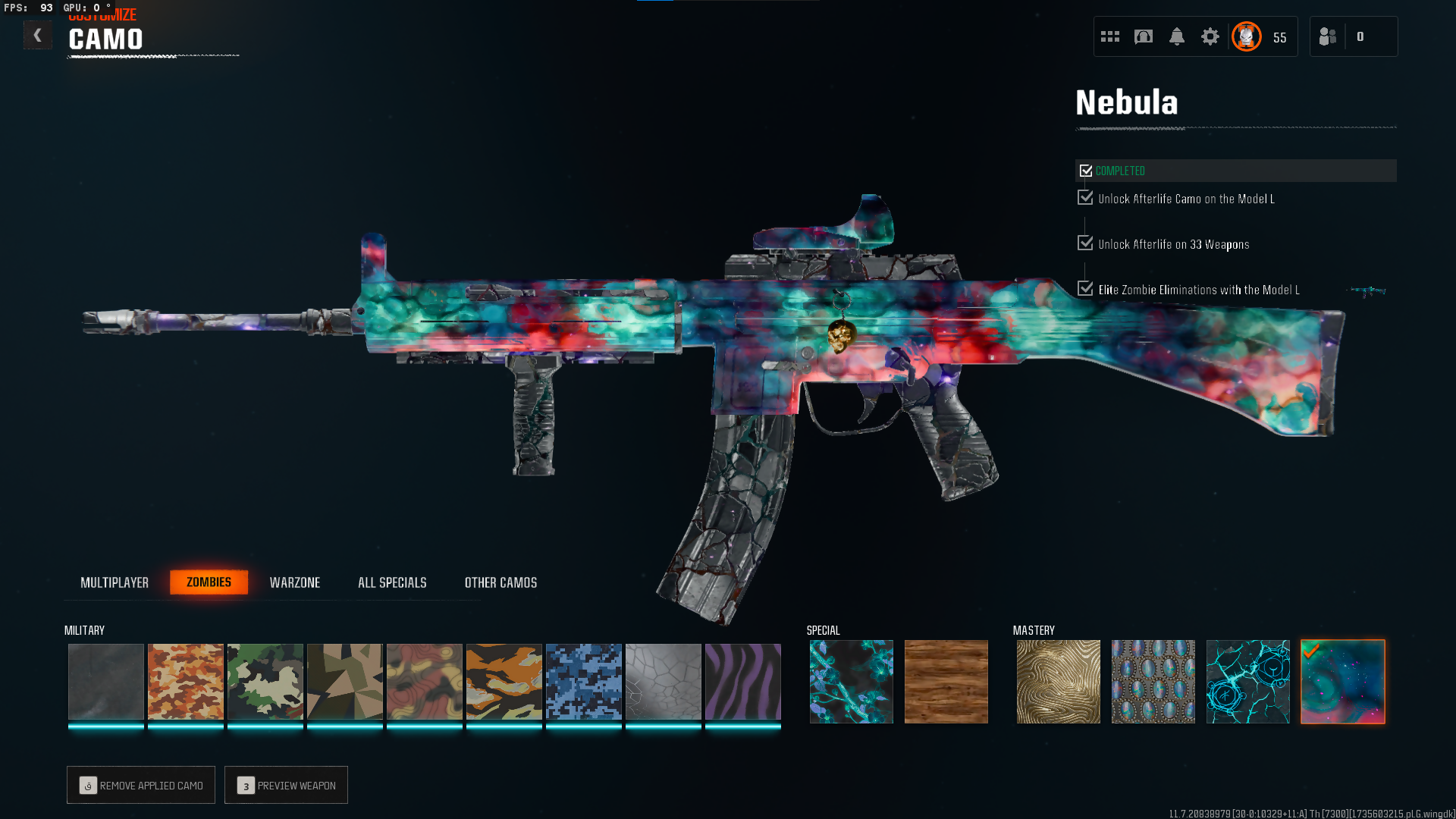This screenshot has width=1456, height=819.
Task: Show the All Specials tab
Action: coord(392,582)
